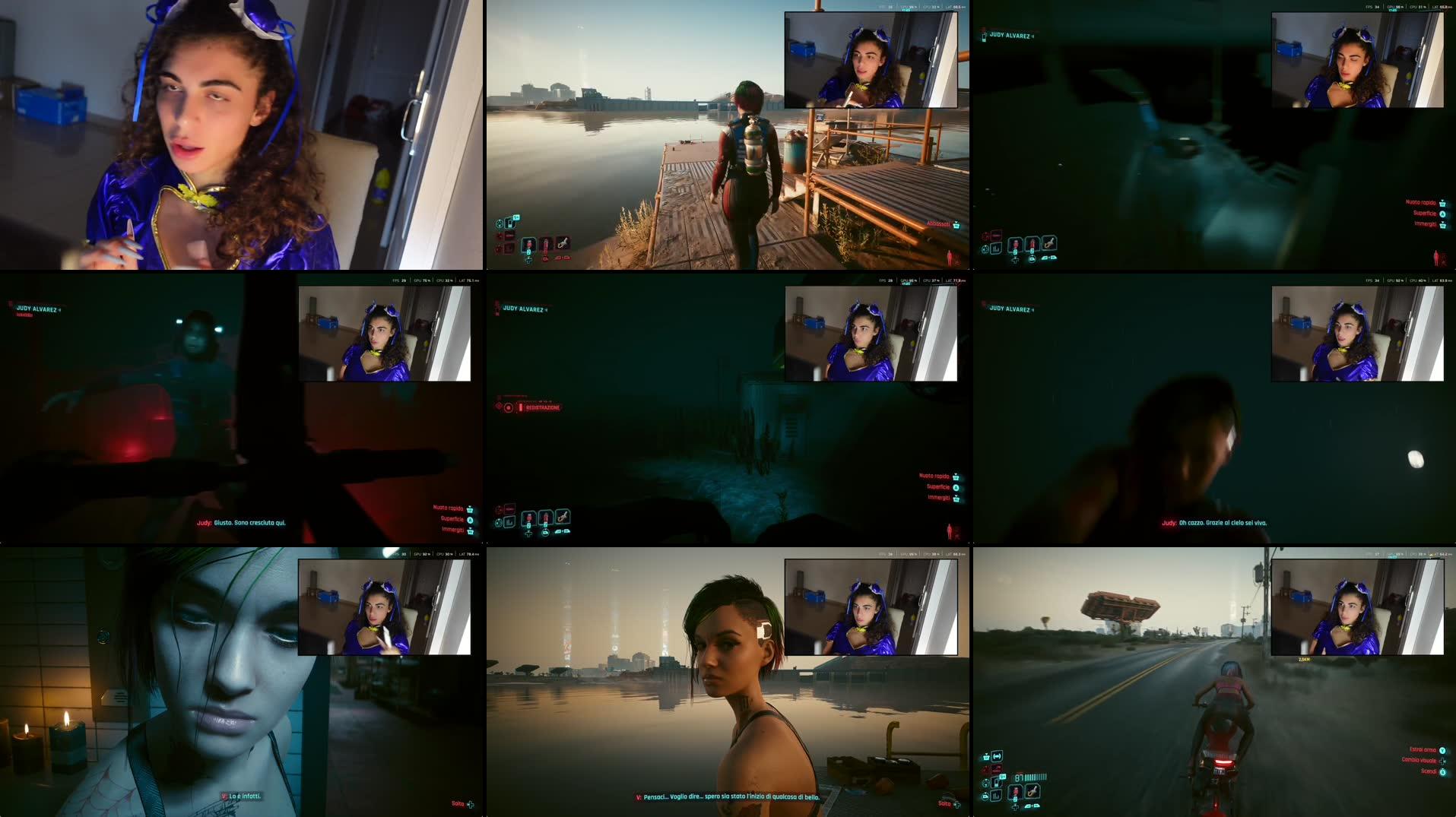Toggle the Immergiti dive prompt

956,499
